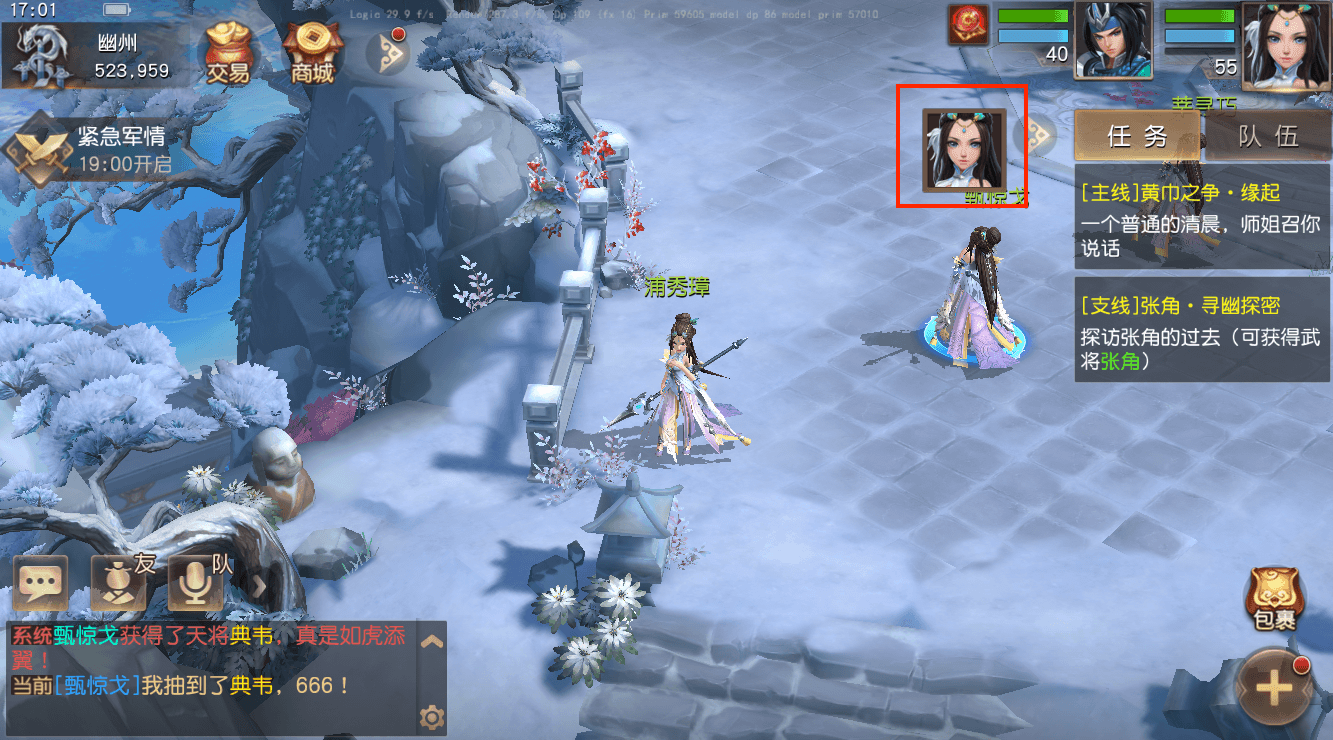Switch to the 任务 quest tab

(x=1137, y=136)
